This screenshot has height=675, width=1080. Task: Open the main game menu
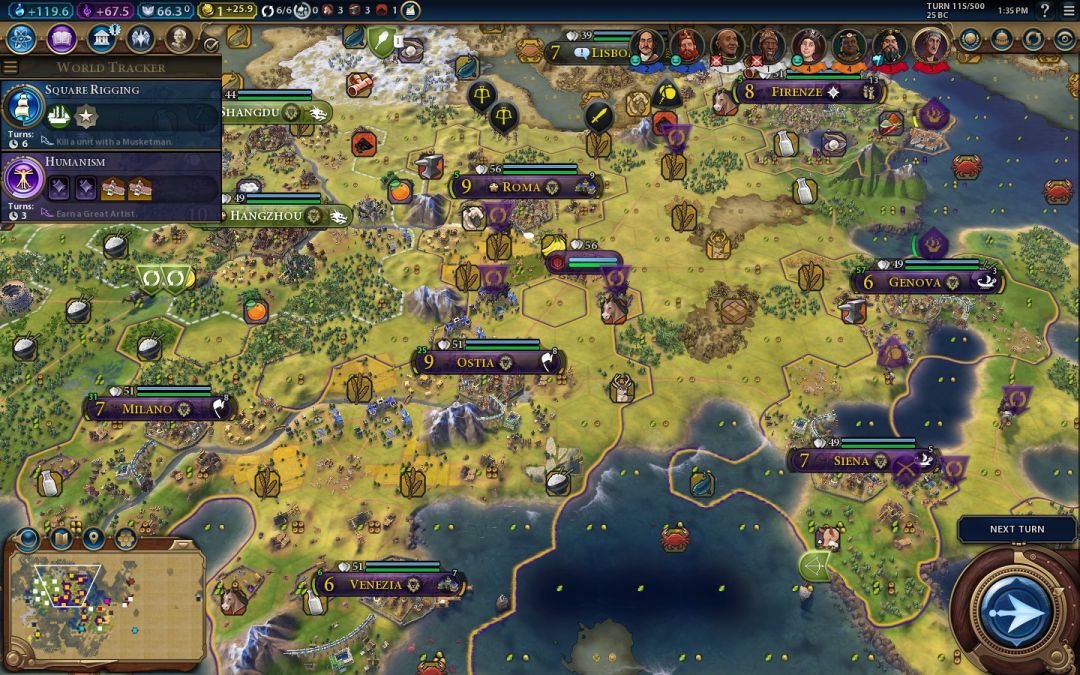coord(1068,10)
